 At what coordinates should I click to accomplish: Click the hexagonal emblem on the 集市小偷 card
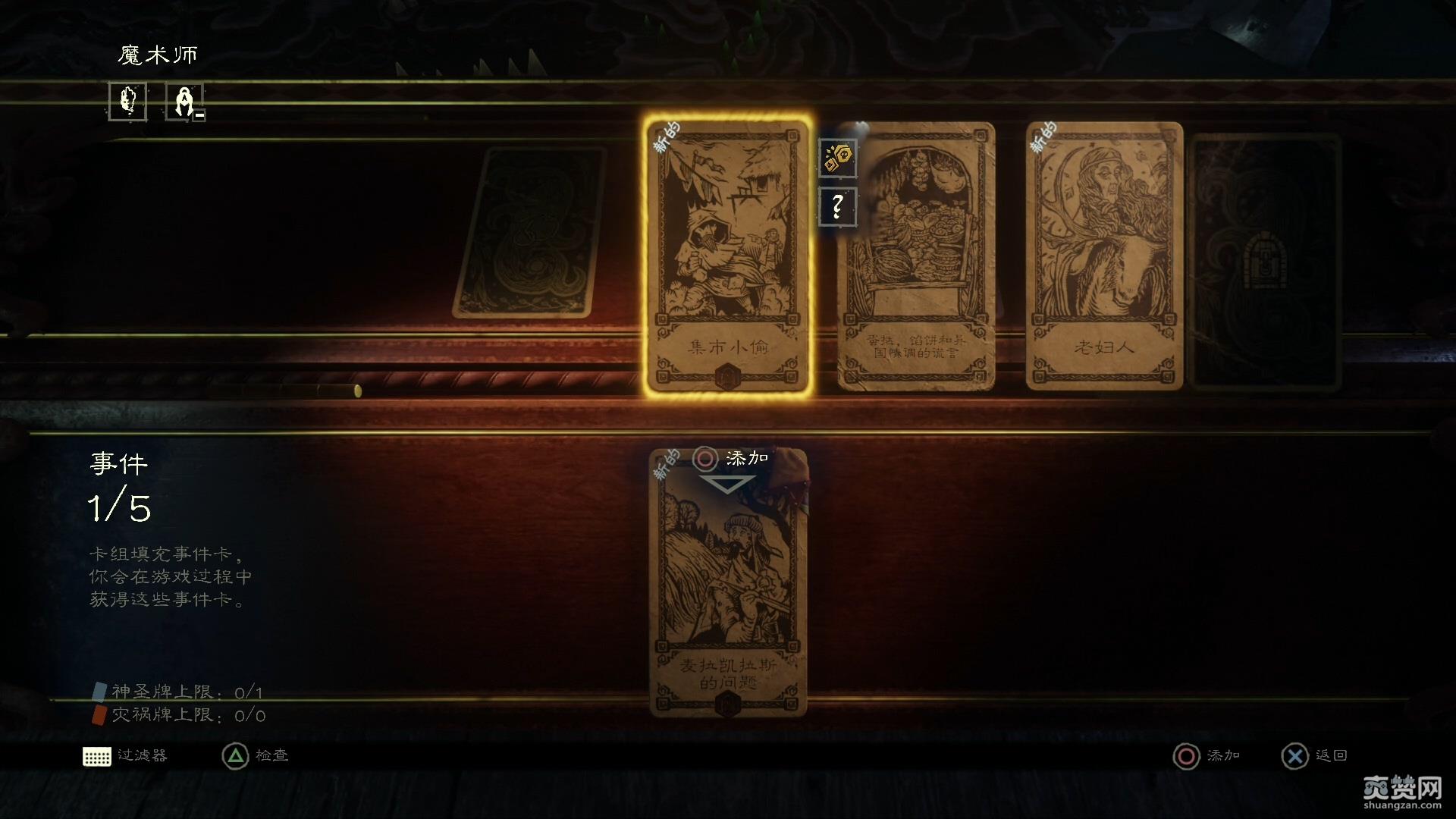tap(726, 374)
